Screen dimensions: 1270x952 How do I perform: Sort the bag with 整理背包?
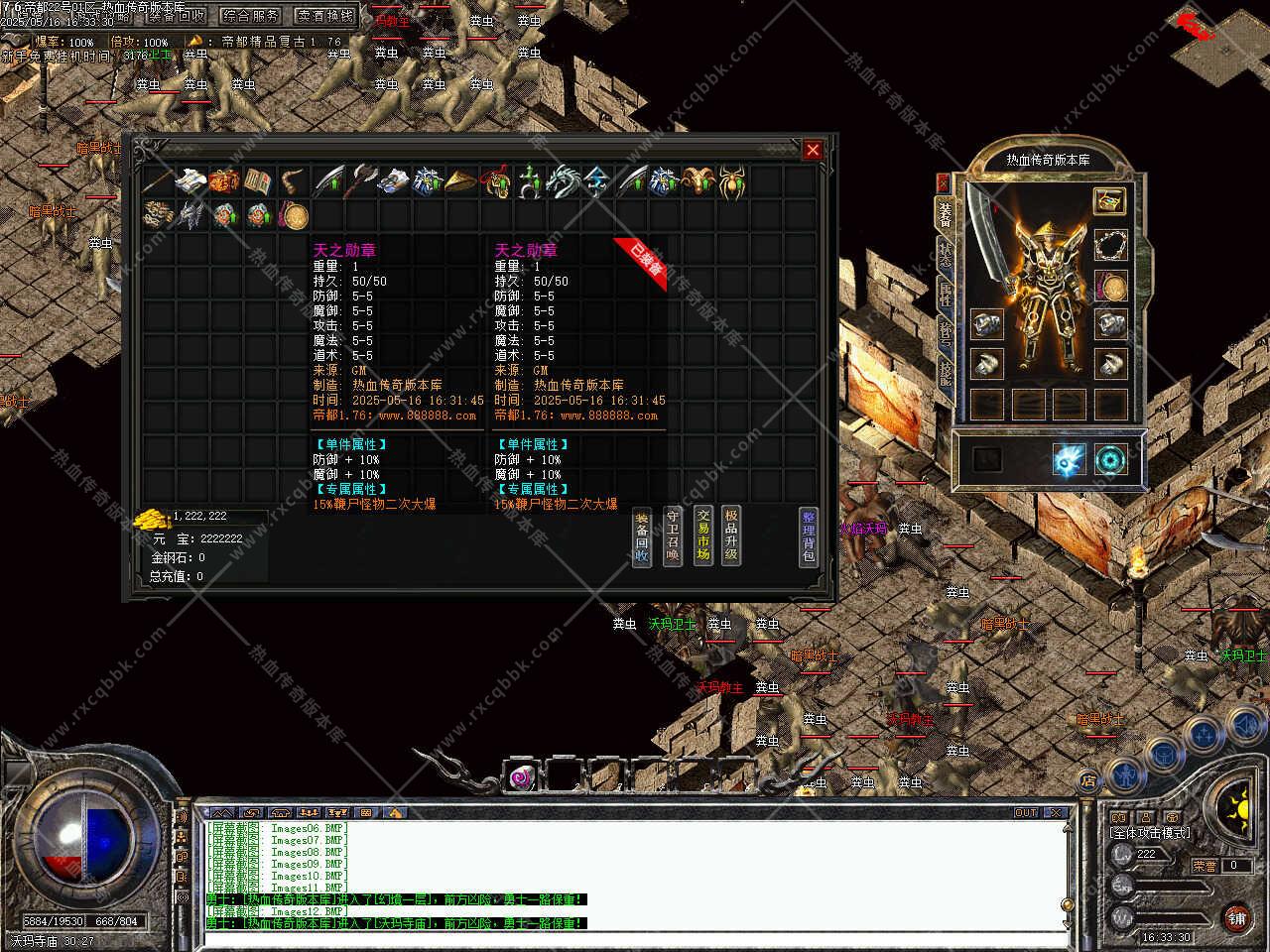click(x=809, y=536)
